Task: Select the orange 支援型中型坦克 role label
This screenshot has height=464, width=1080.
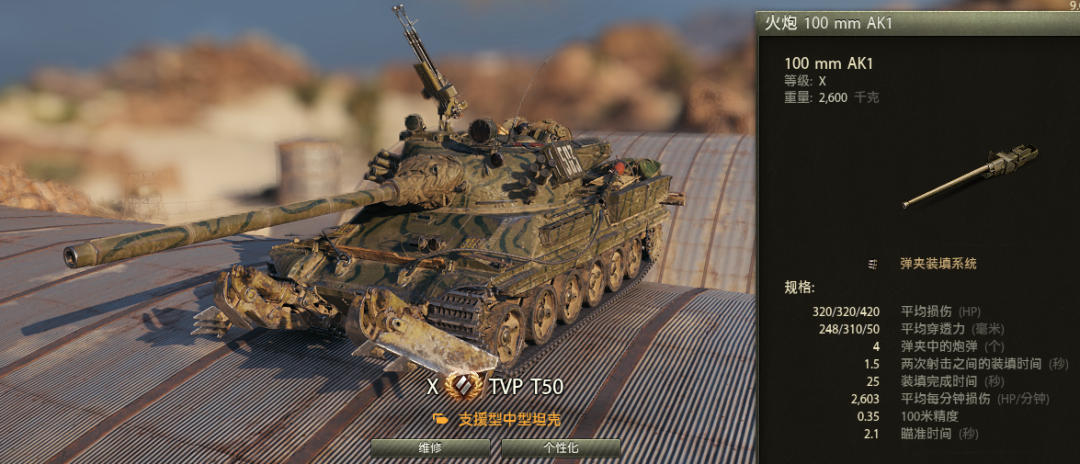Action: click(510, 419)
